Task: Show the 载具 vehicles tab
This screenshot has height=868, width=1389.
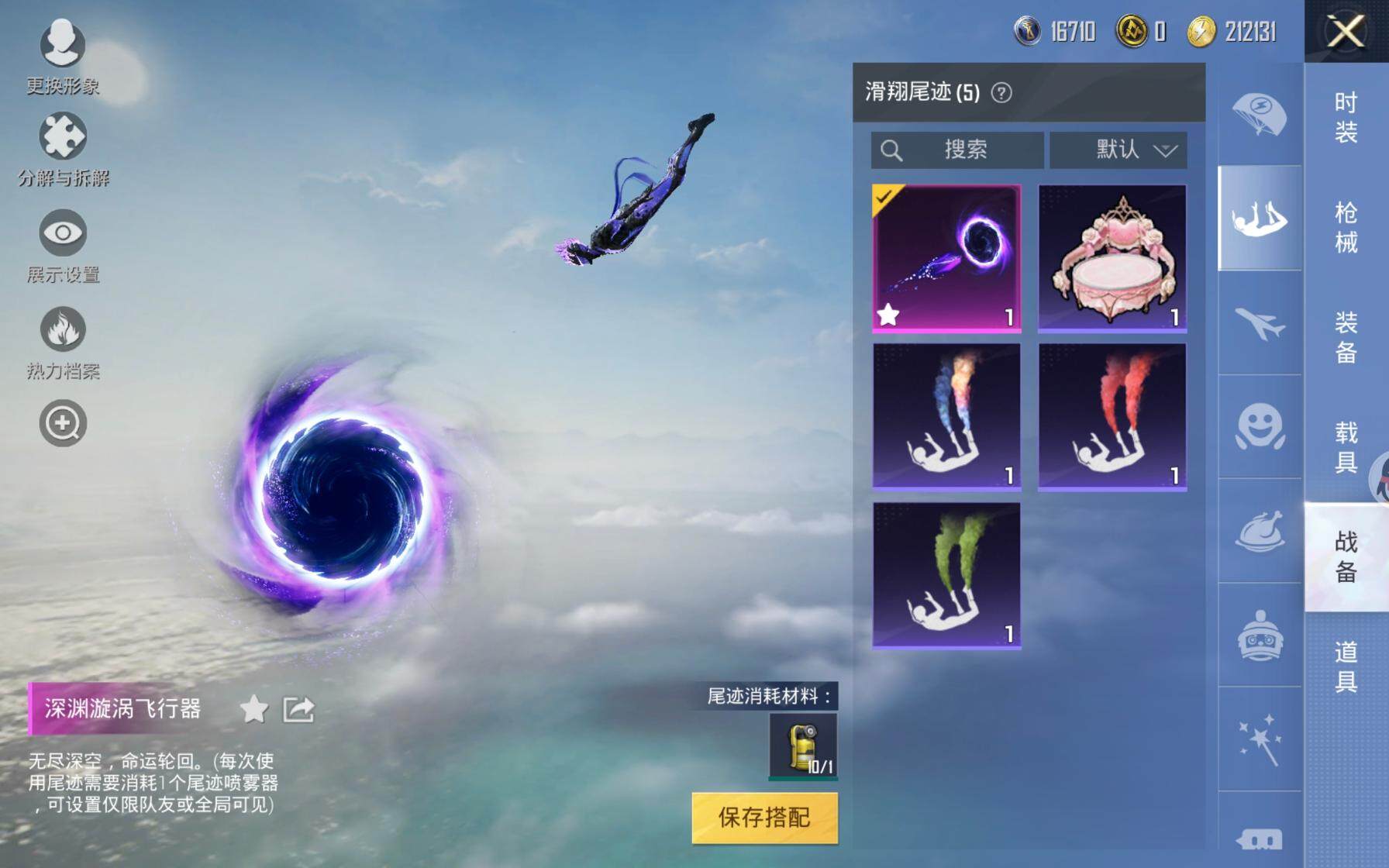Action: pos(1346,447)
